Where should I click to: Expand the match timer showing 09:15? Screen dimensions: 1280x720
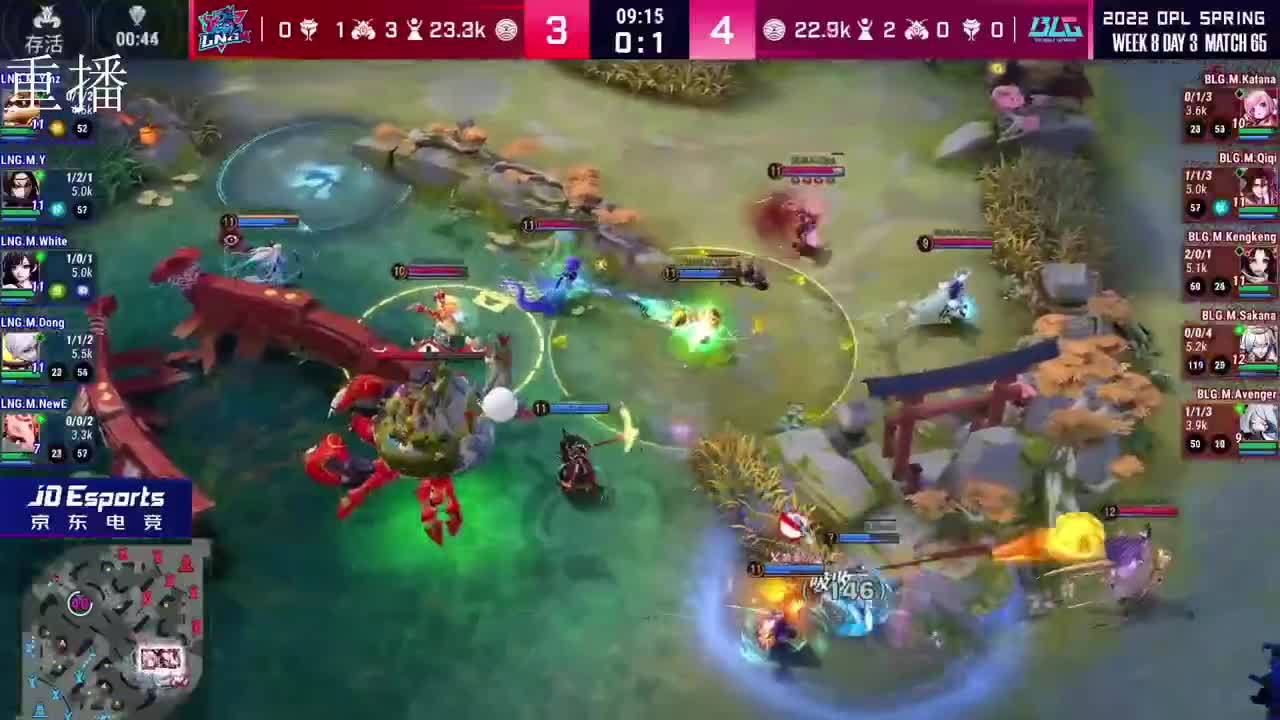pyautogui.click(x=640, y=15)
